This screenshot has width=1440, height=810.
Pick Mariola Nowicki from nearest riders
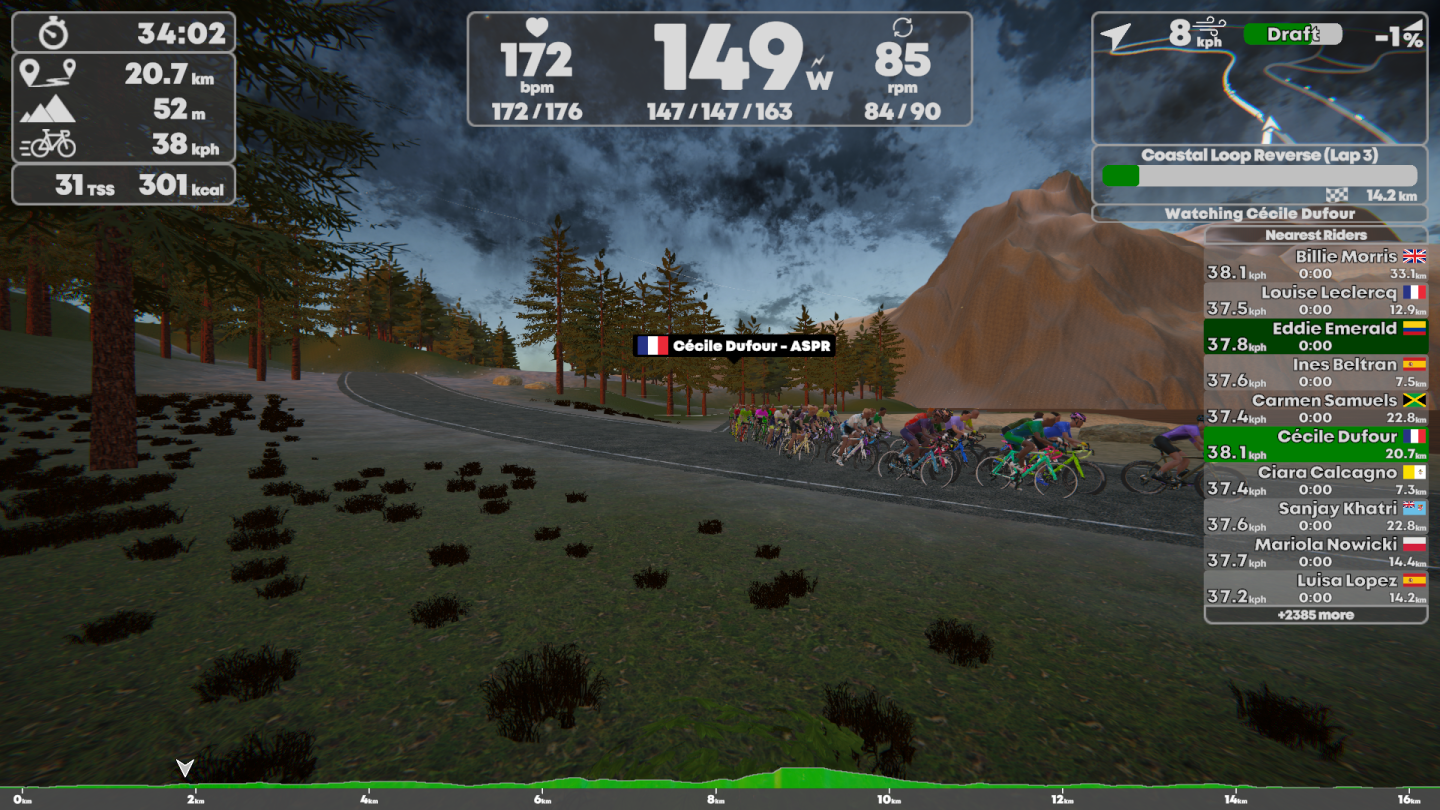coord(1316,552)
